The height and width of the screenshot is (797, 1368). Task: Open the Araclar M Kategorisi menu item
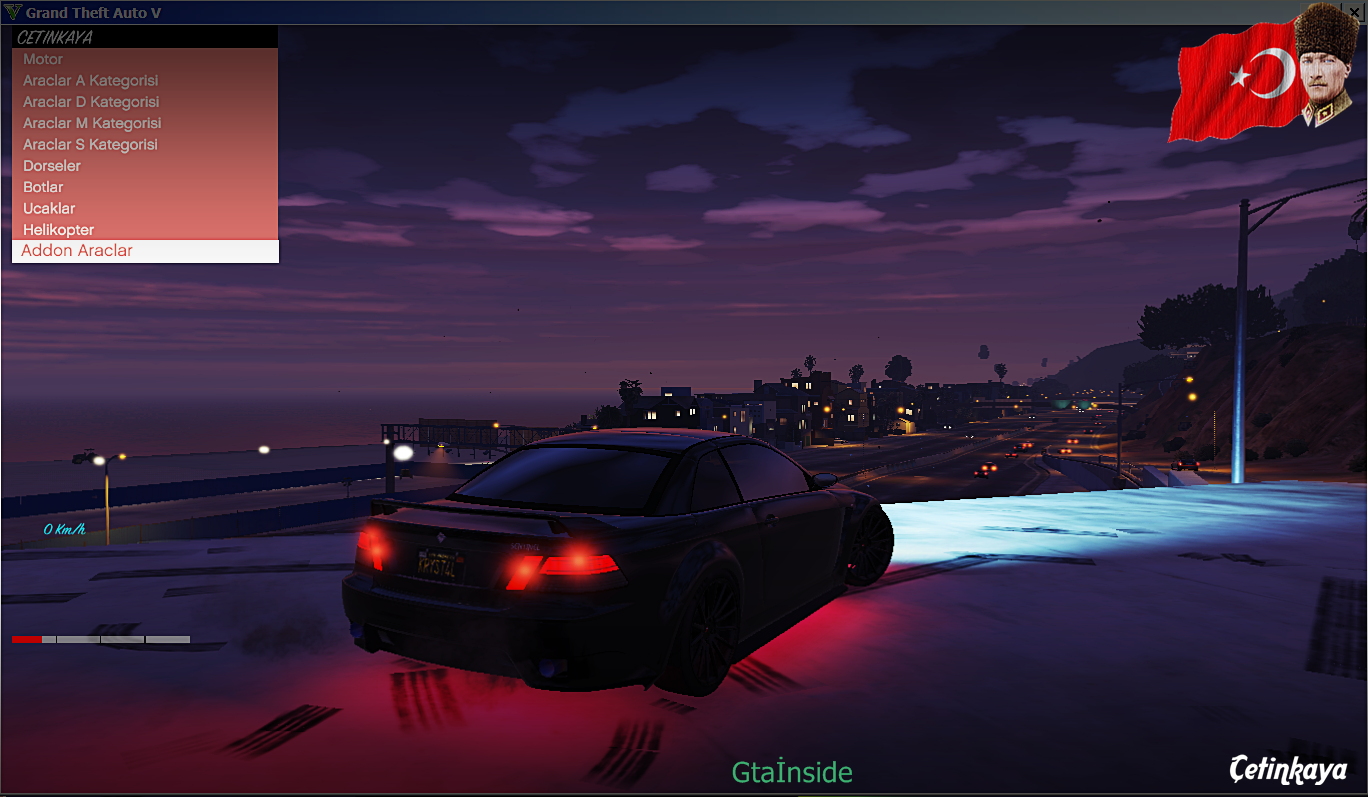(x=91, y=122)
